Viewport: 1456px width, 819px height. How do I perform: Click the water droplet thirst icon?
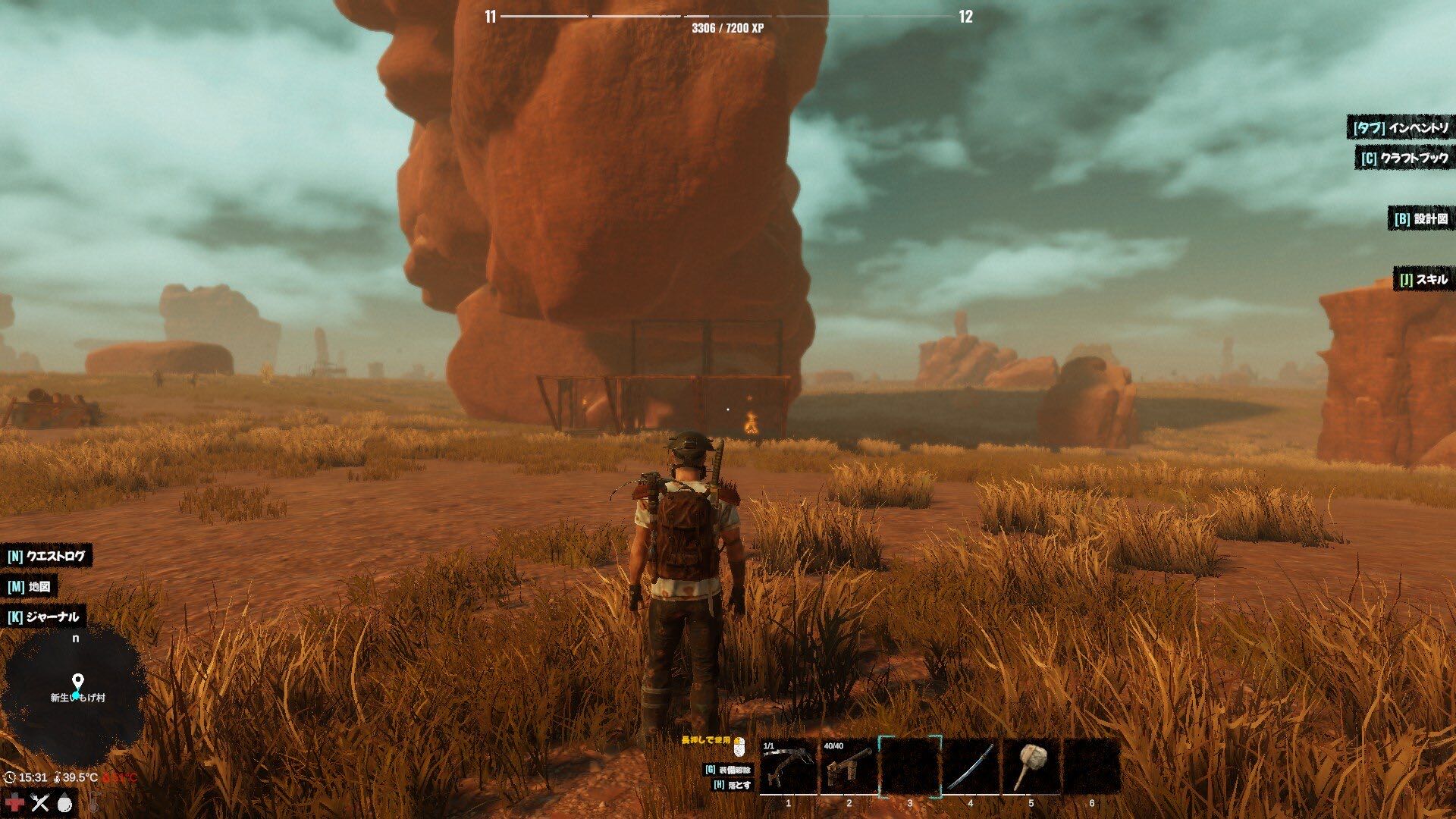point(66,802)
